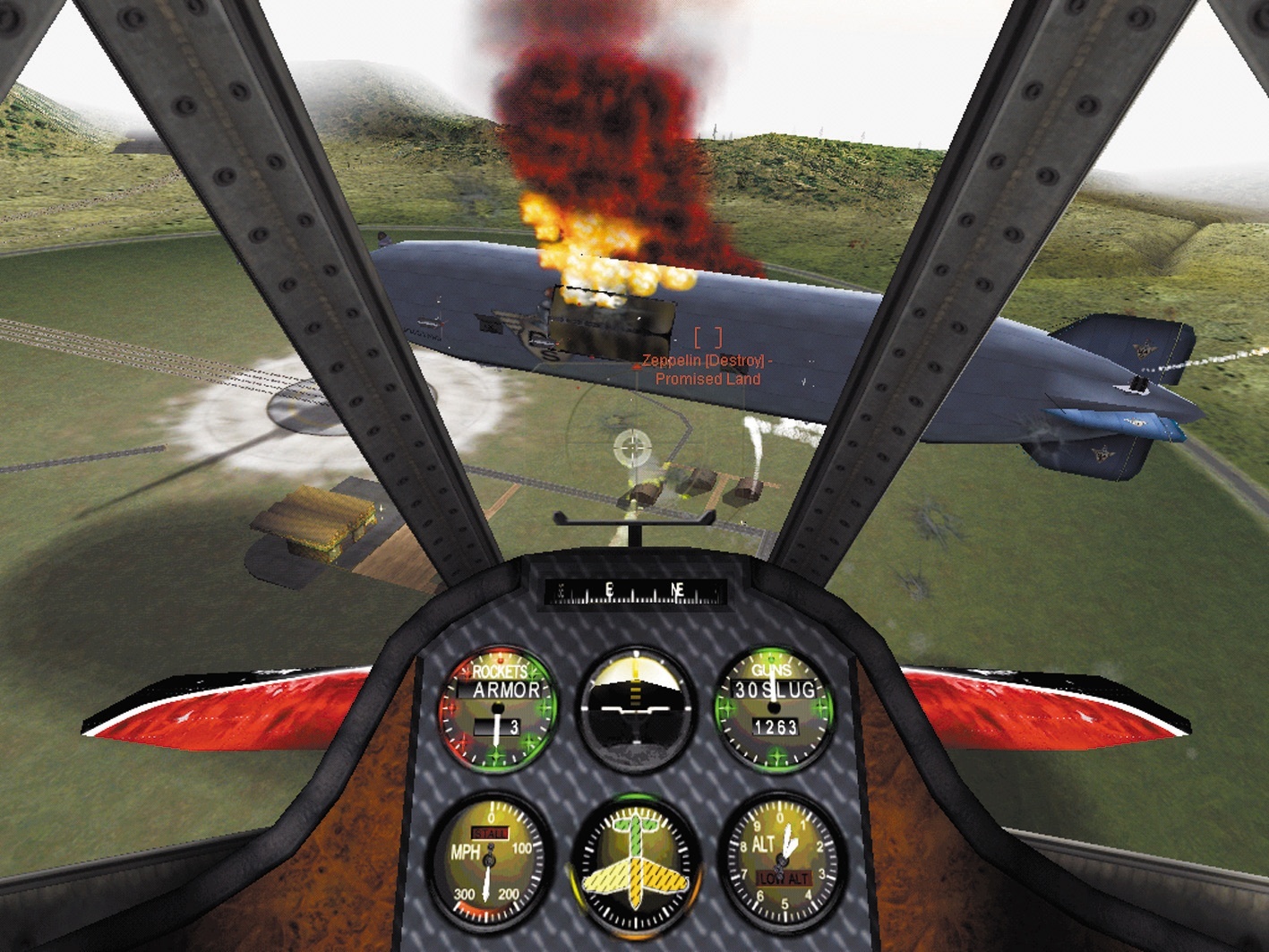Viewport: 1269px width, 952px height.
Task: Select the Zeppelin Destroy target label
Action: click(707, 370)
